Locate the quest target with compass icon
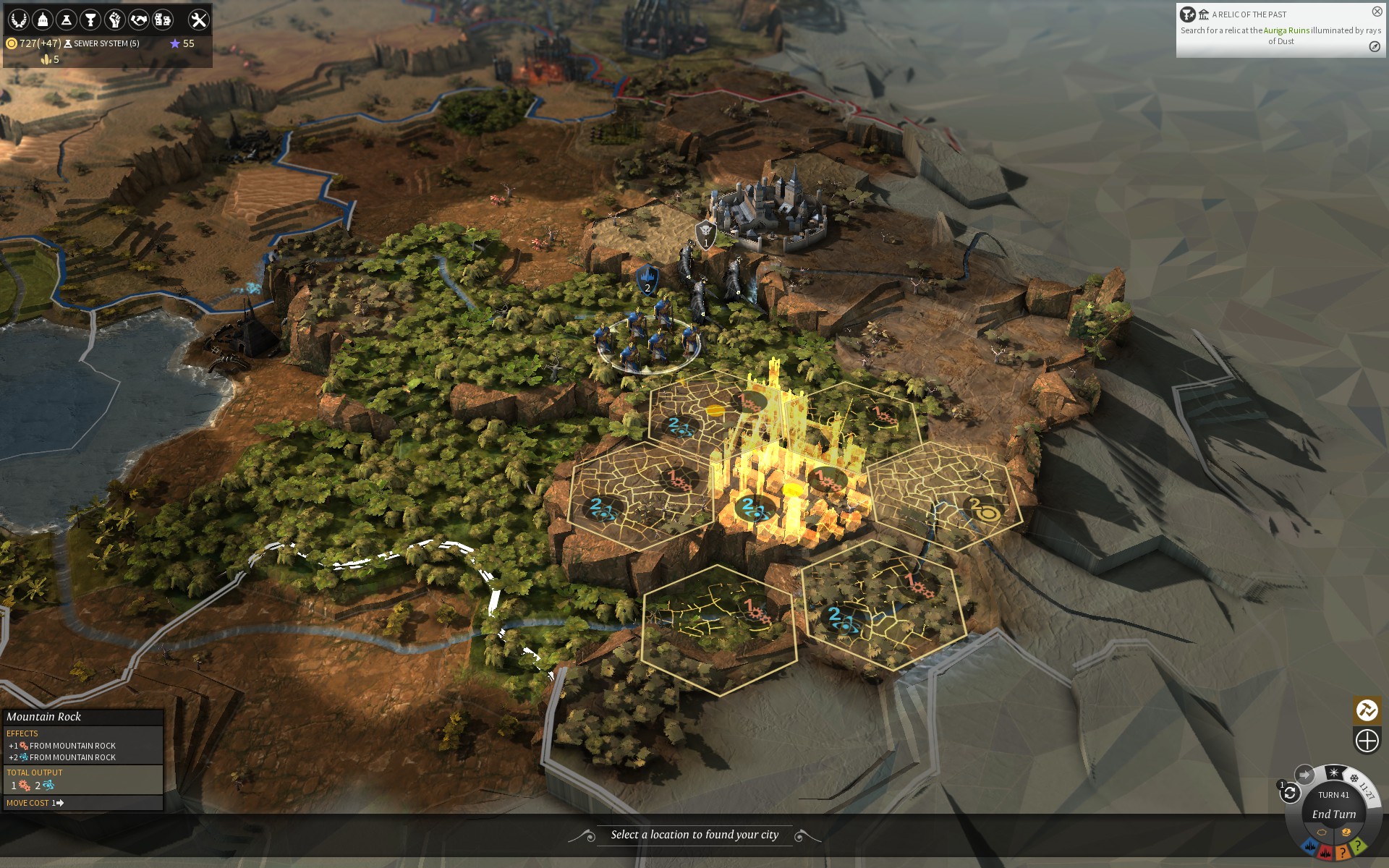Screen dimensions: 1389x868 point(1375,47)
